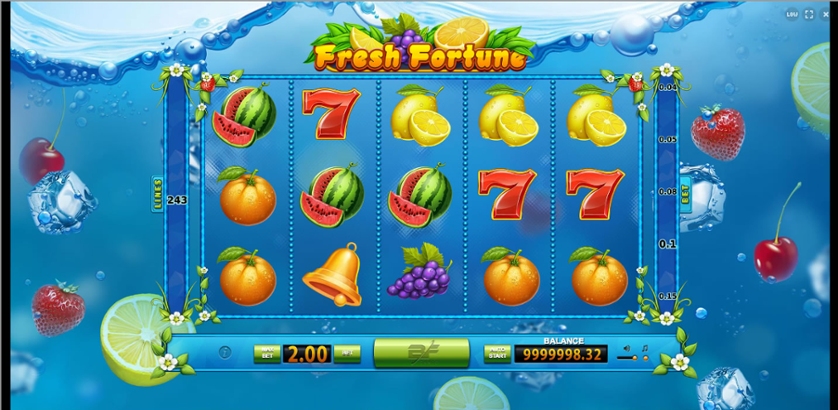Choose the 0.05 bet value

click(668, 139)
